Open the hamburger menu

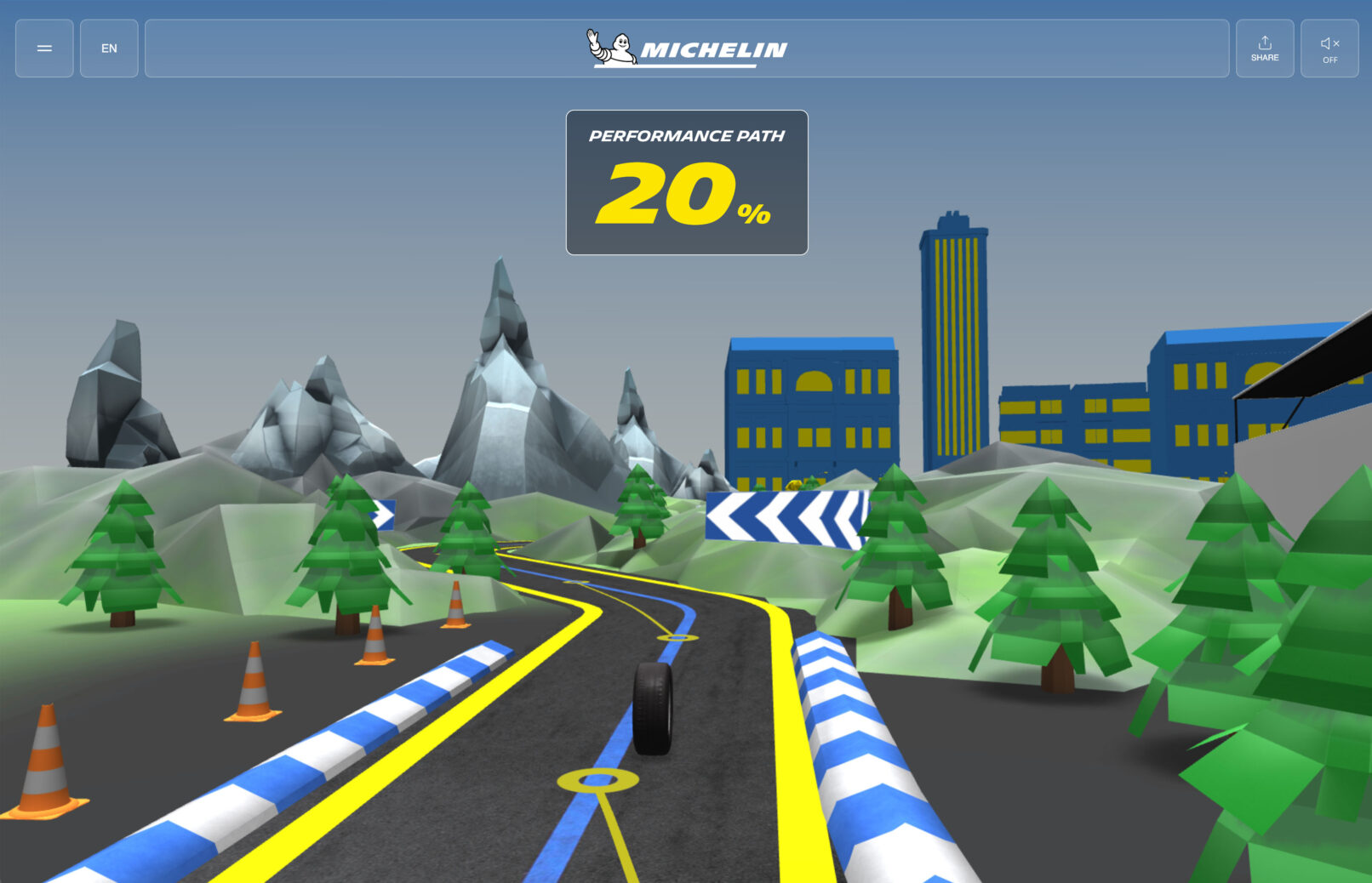(x=44, y=48)
